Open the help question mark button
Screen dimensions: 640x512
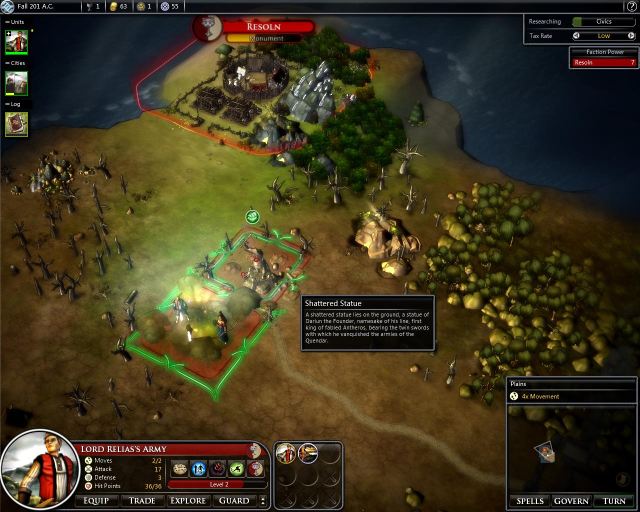coord(631,6)
